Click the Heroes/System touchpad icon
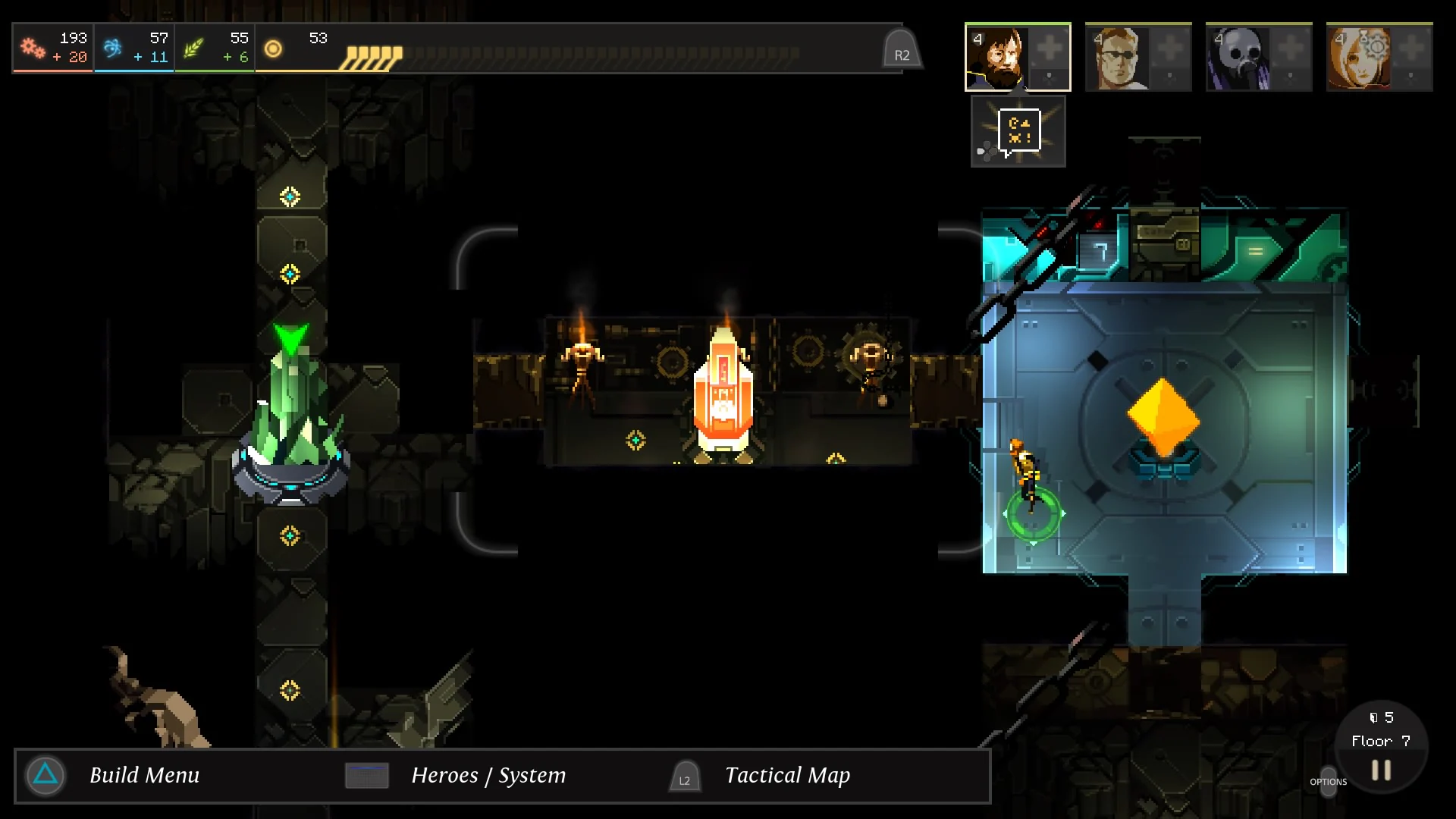 366,776
